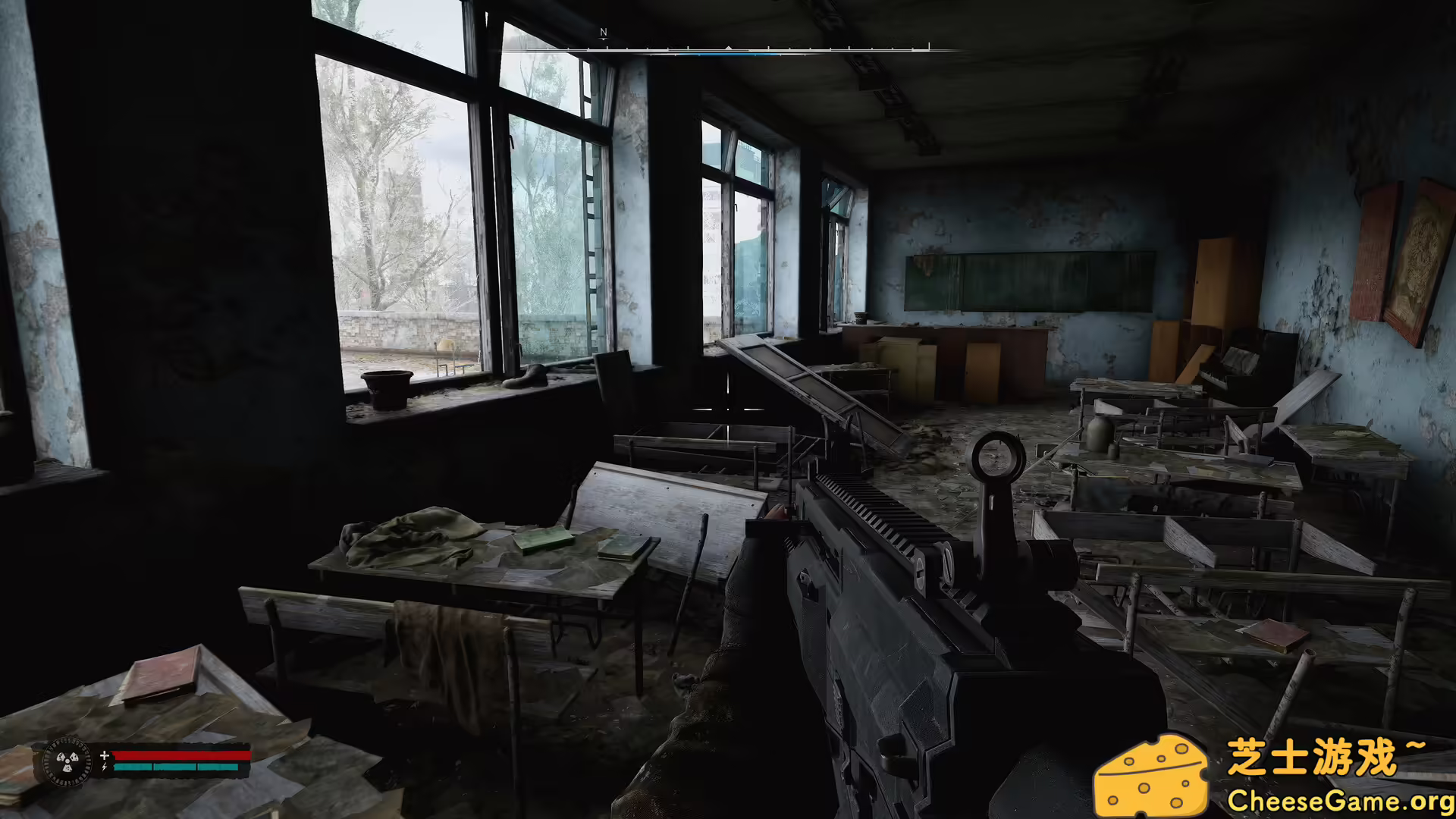1456x819 pixels.
Task: Click the N marker on the compass
Action: click(604, 33)
